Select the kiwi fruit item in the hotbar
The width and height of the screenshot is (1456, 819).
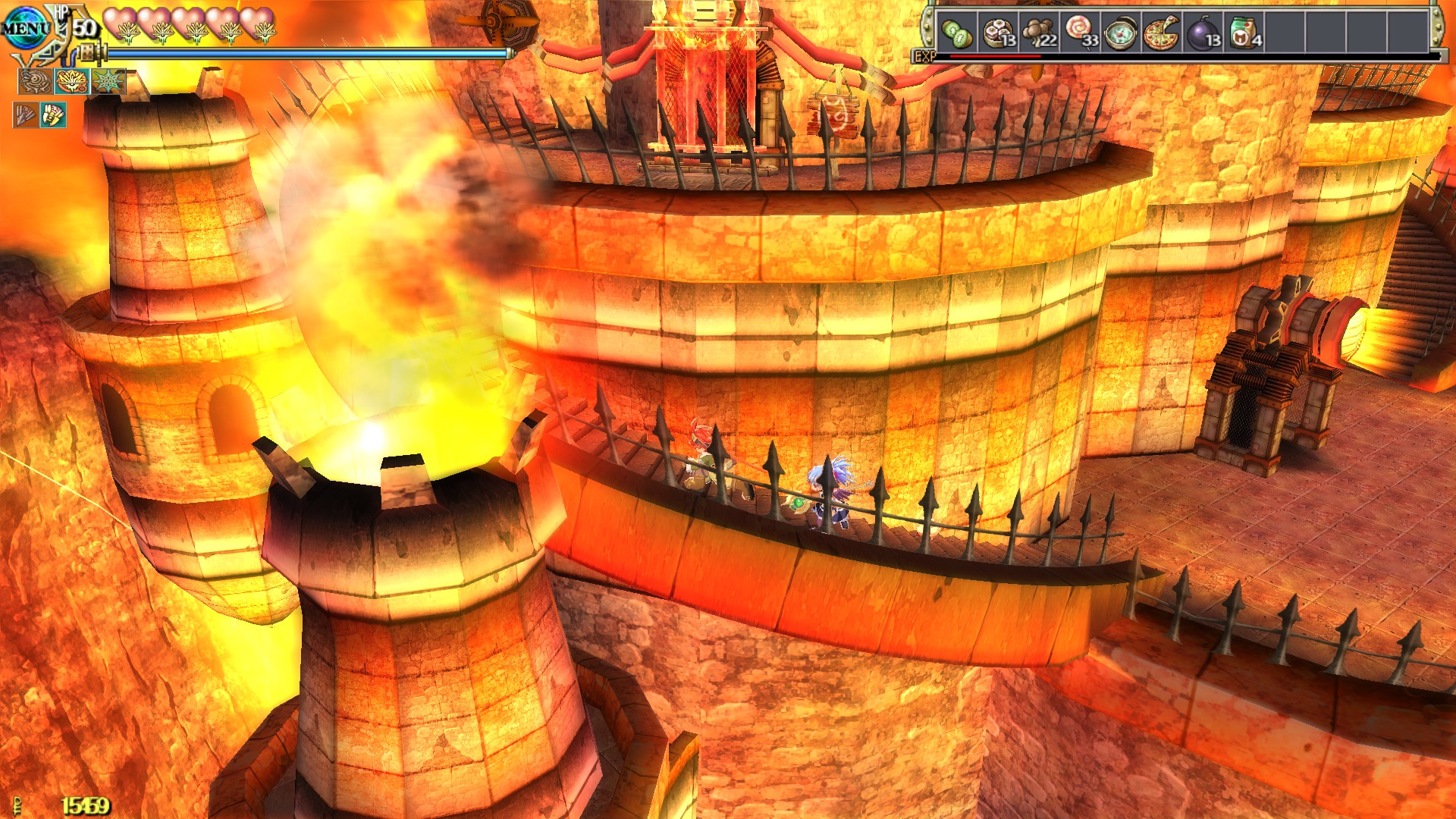(x=957, y=32)
